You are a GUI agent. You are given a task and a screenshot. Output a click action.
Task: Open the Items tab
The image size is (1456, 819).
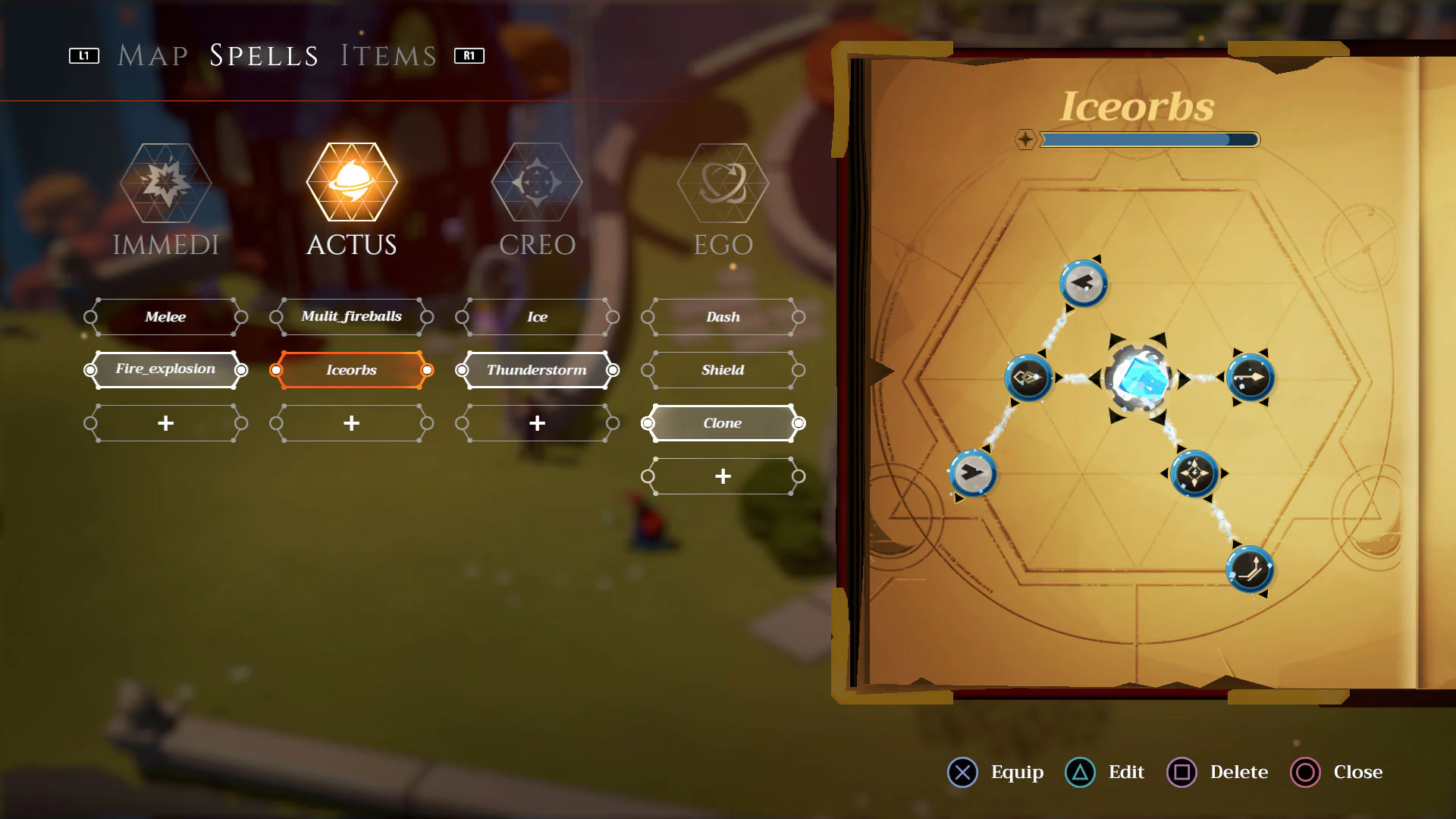387,54
